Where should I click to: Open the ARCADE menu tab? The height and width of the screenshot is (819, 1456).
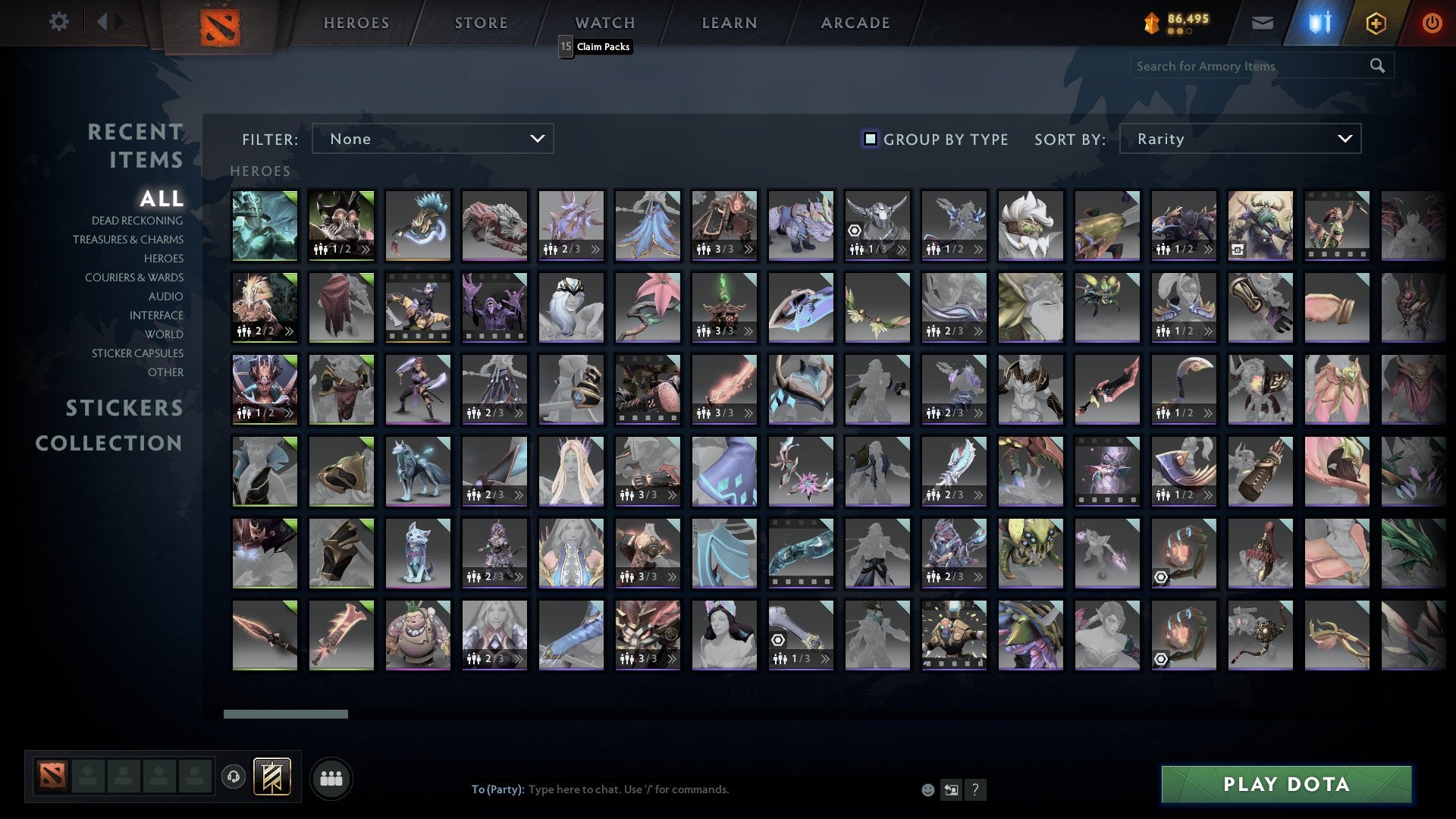click(855, 23)
